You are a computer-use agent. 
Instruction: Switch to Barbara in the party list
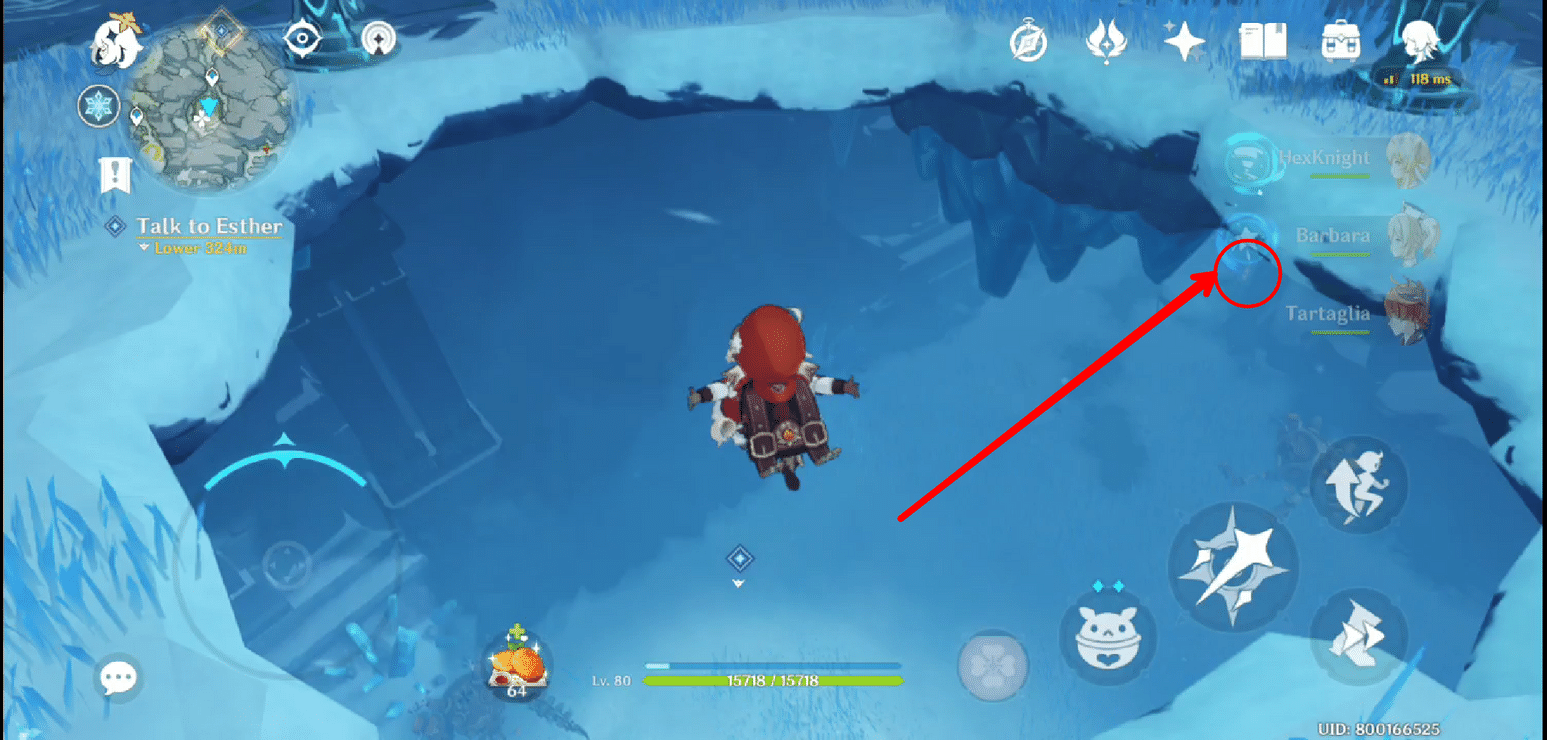(1411, 236)
